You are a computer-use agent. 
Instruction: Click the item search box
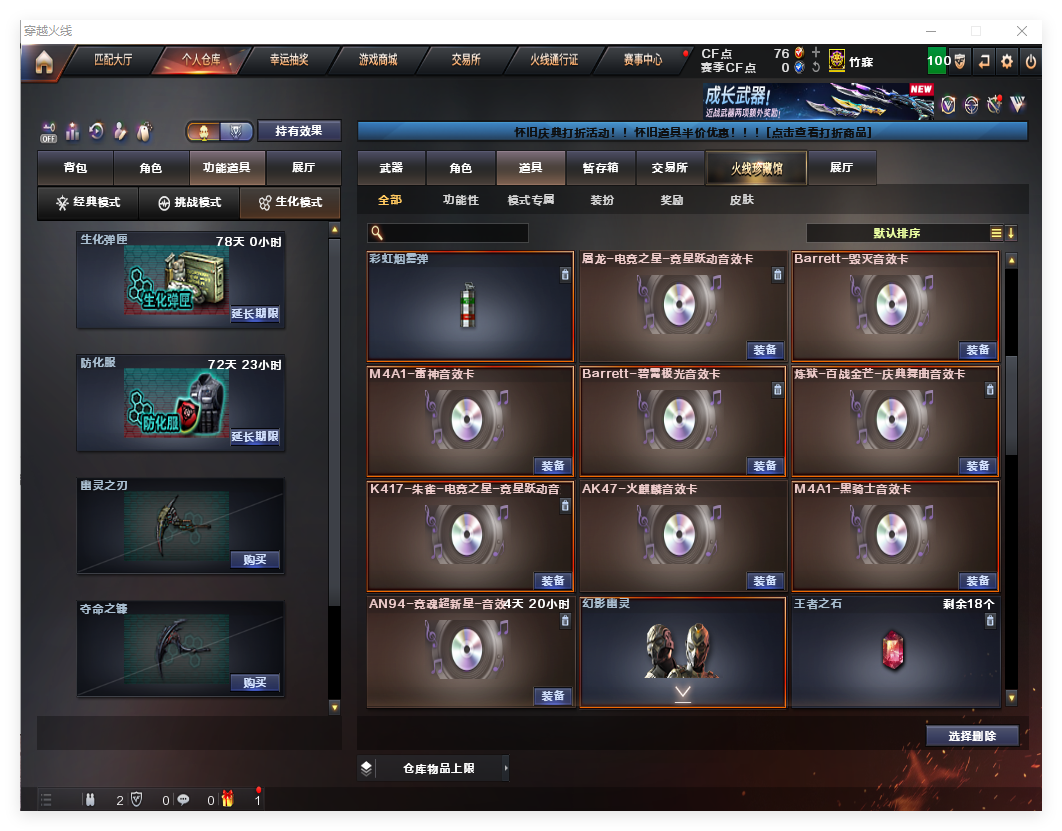pos(448,233)
